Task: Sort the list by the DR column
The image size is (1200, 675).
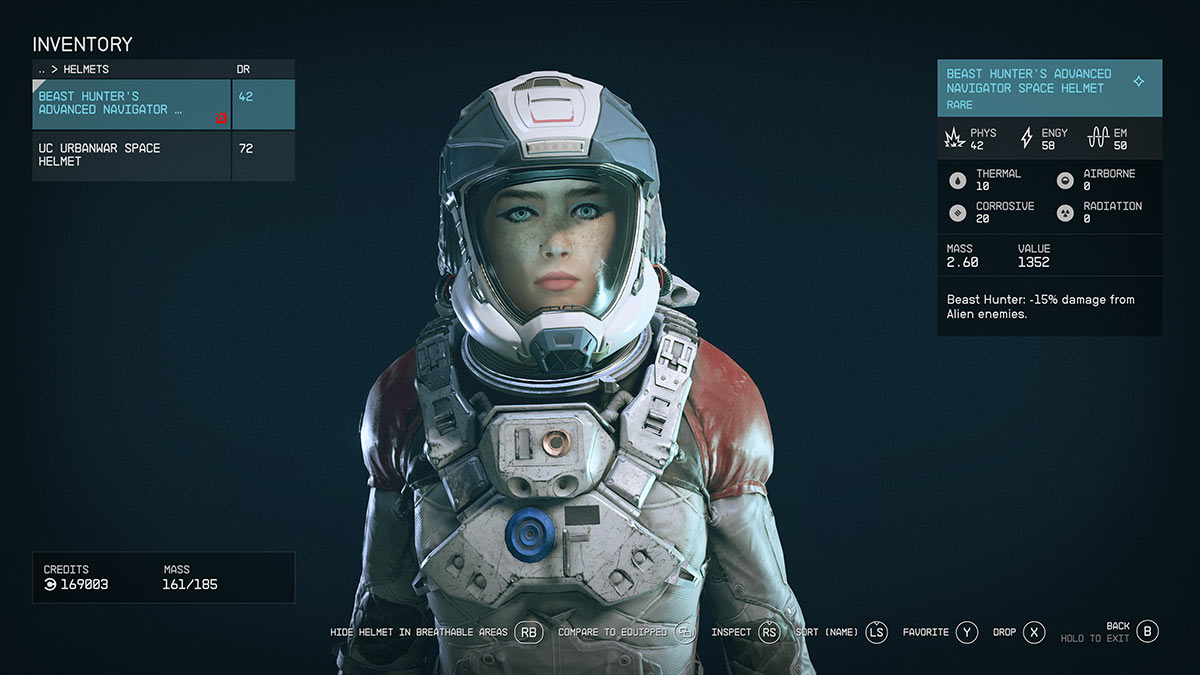Action: point(244,69)
